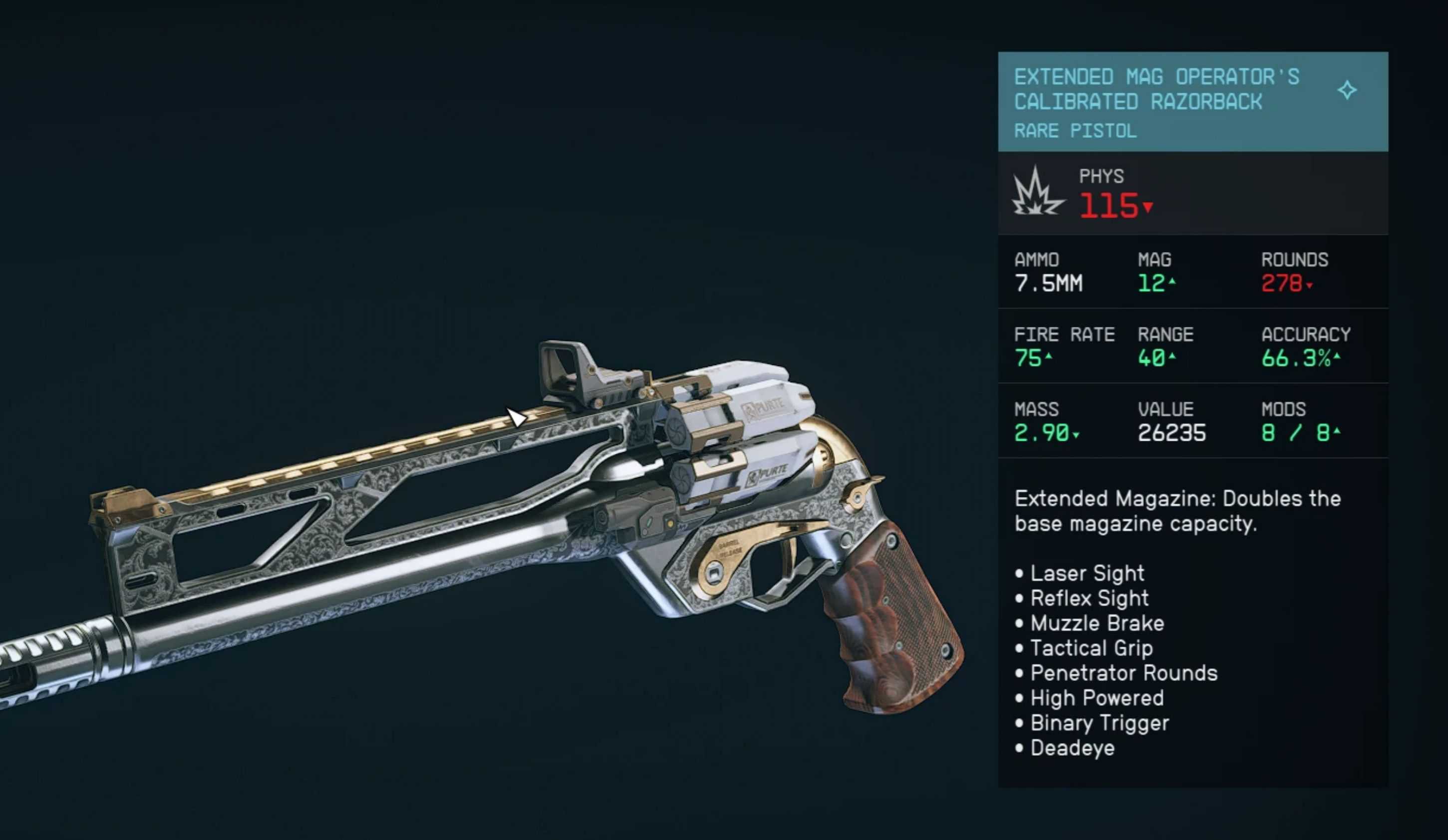Select the Extended Mag Operator's Calibrated Razorback title
1448x840 pixels.
(1156, 89)
